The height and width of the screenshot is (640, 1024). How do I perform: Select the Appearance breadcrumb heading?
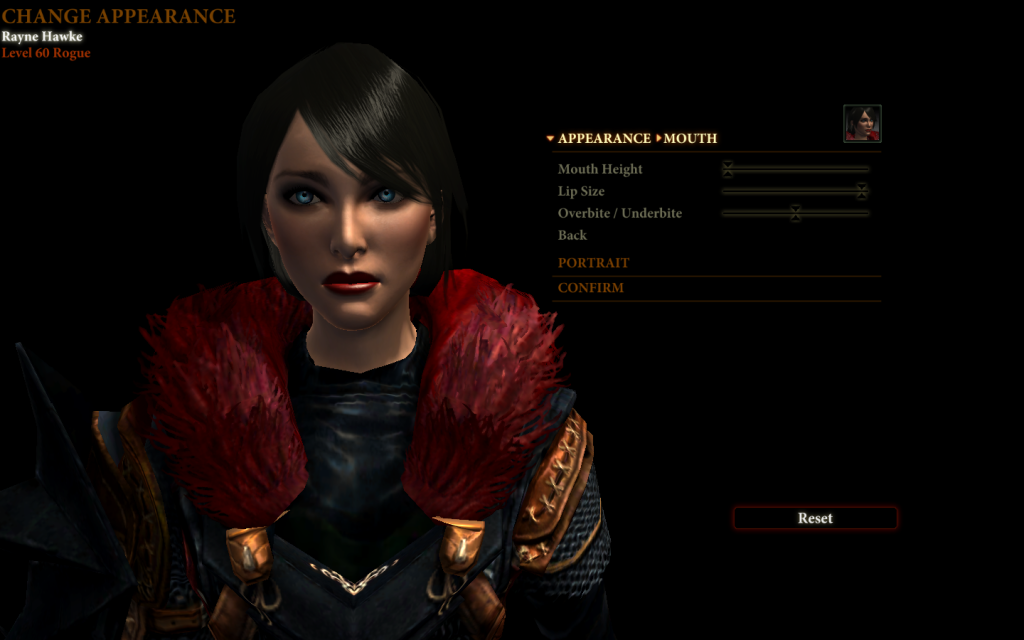604,139
